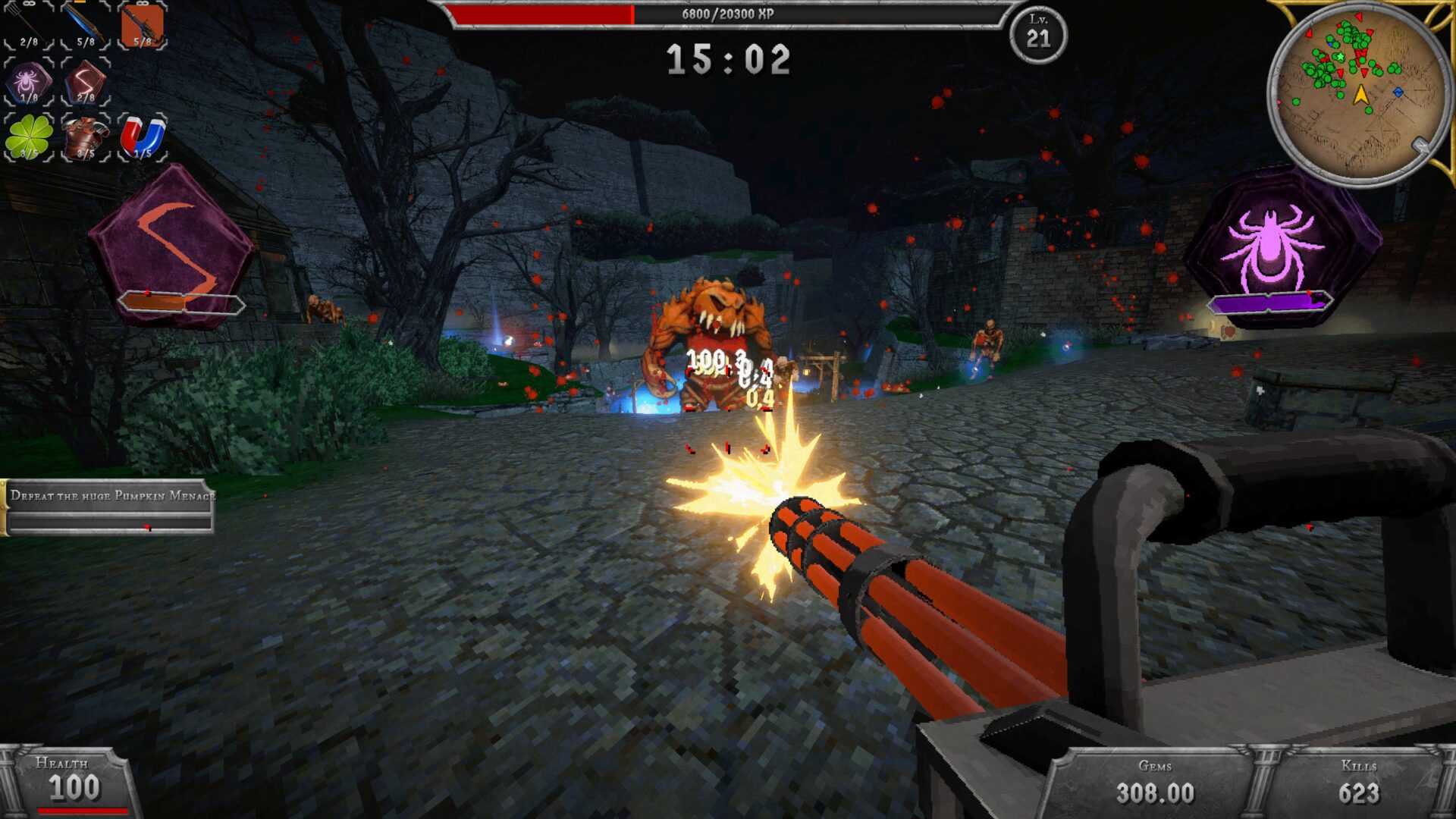
Task: Click the small purple tick rune slot
Action: click(x=29, y=82)
